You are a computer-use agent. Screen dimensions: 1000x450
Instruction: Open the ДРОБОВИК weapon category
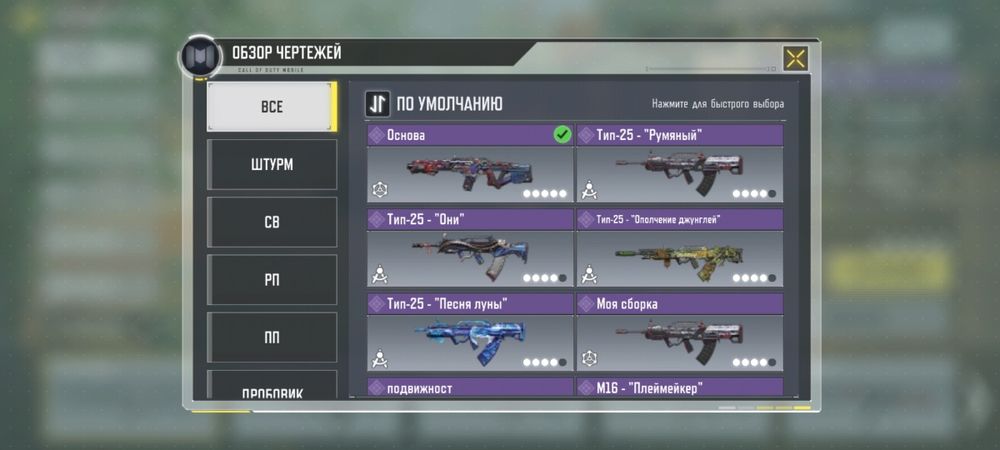tap(271, 388)
